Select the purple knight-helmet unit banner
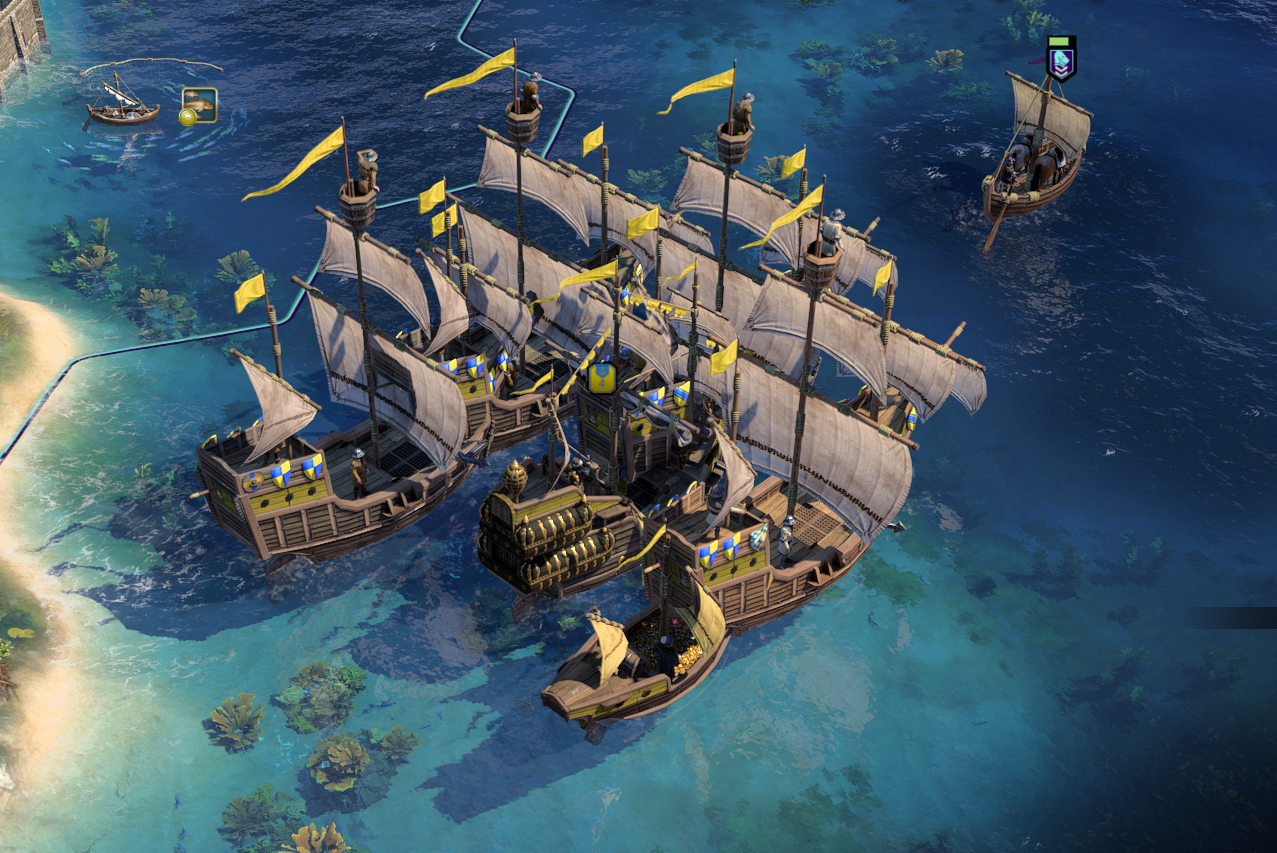The image size is (1277, 853). (x=1060, y=59)
